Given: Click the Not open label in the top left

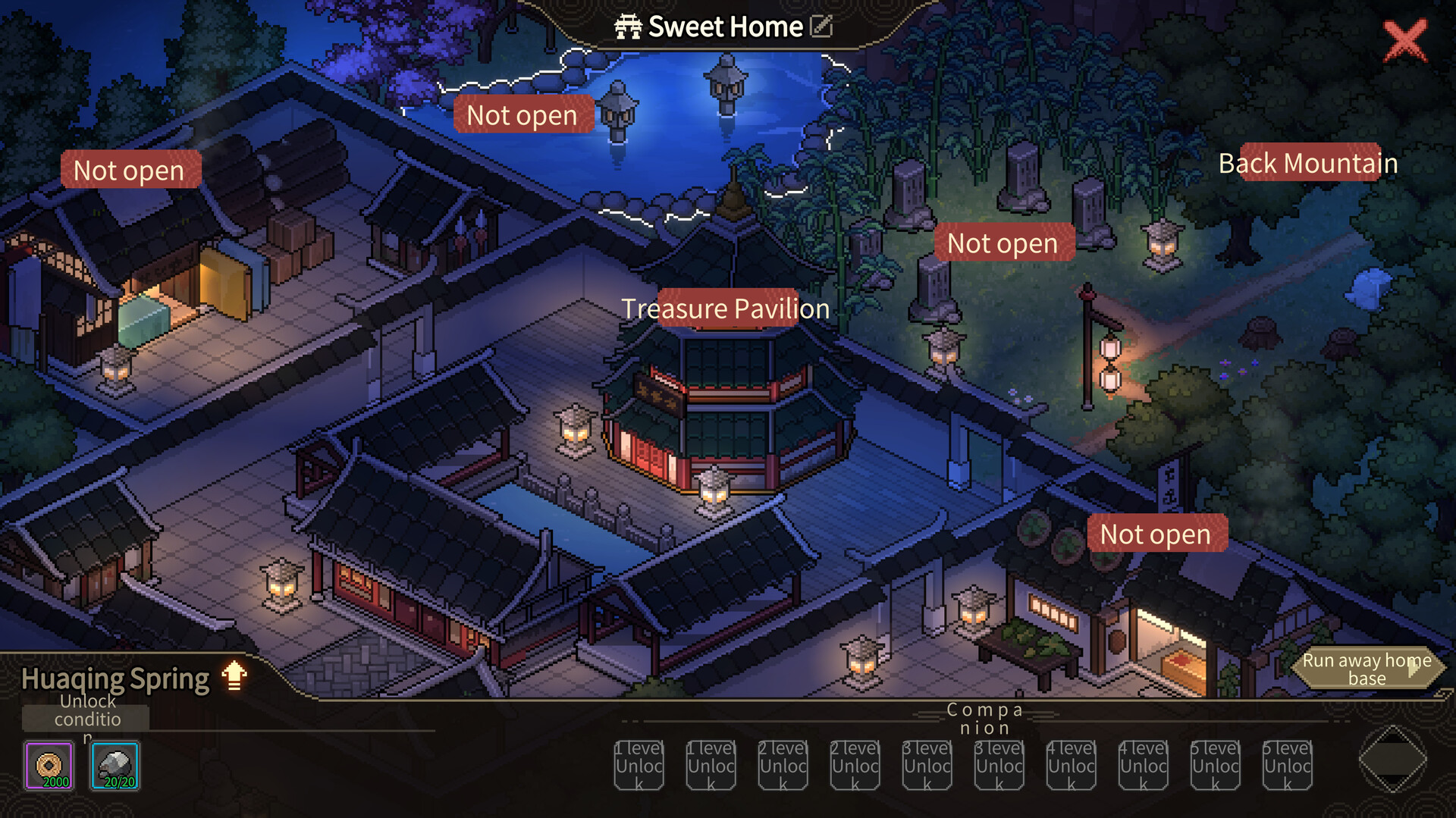Looking at the screenshot, I should pos(130,170).
